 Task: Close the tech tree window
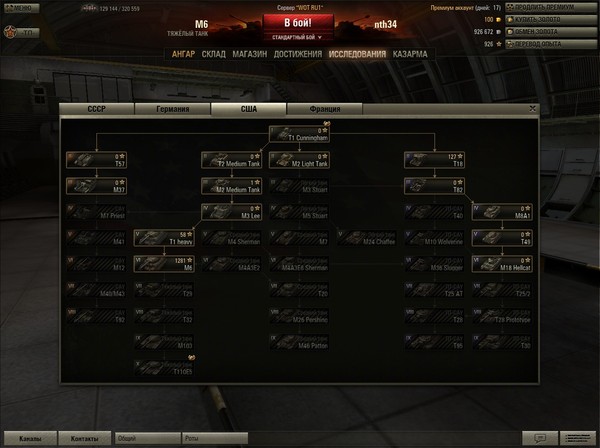tap(533, 108)
